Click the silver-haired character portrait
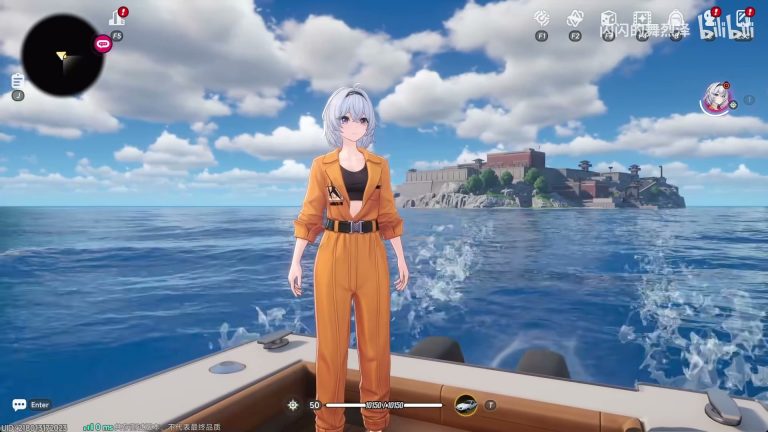The width and height of the screenshot is (768, 432). 715,98
